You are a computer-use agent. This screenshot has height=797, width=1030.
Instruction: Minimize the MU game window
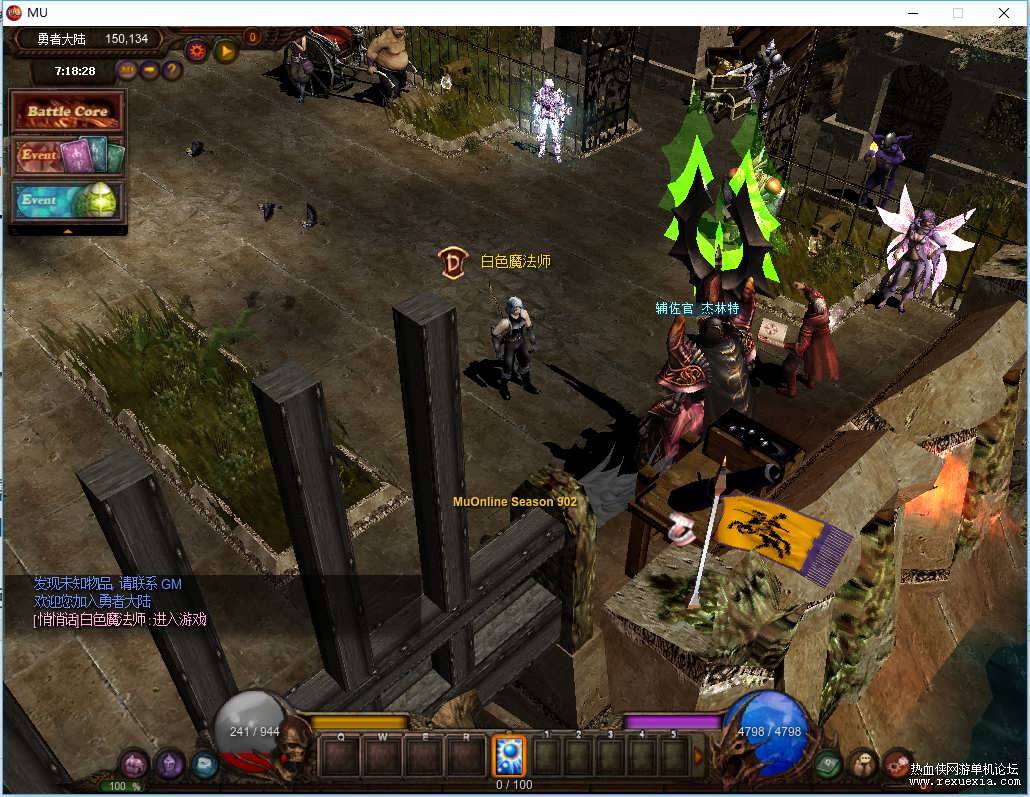tap(911, 13)
